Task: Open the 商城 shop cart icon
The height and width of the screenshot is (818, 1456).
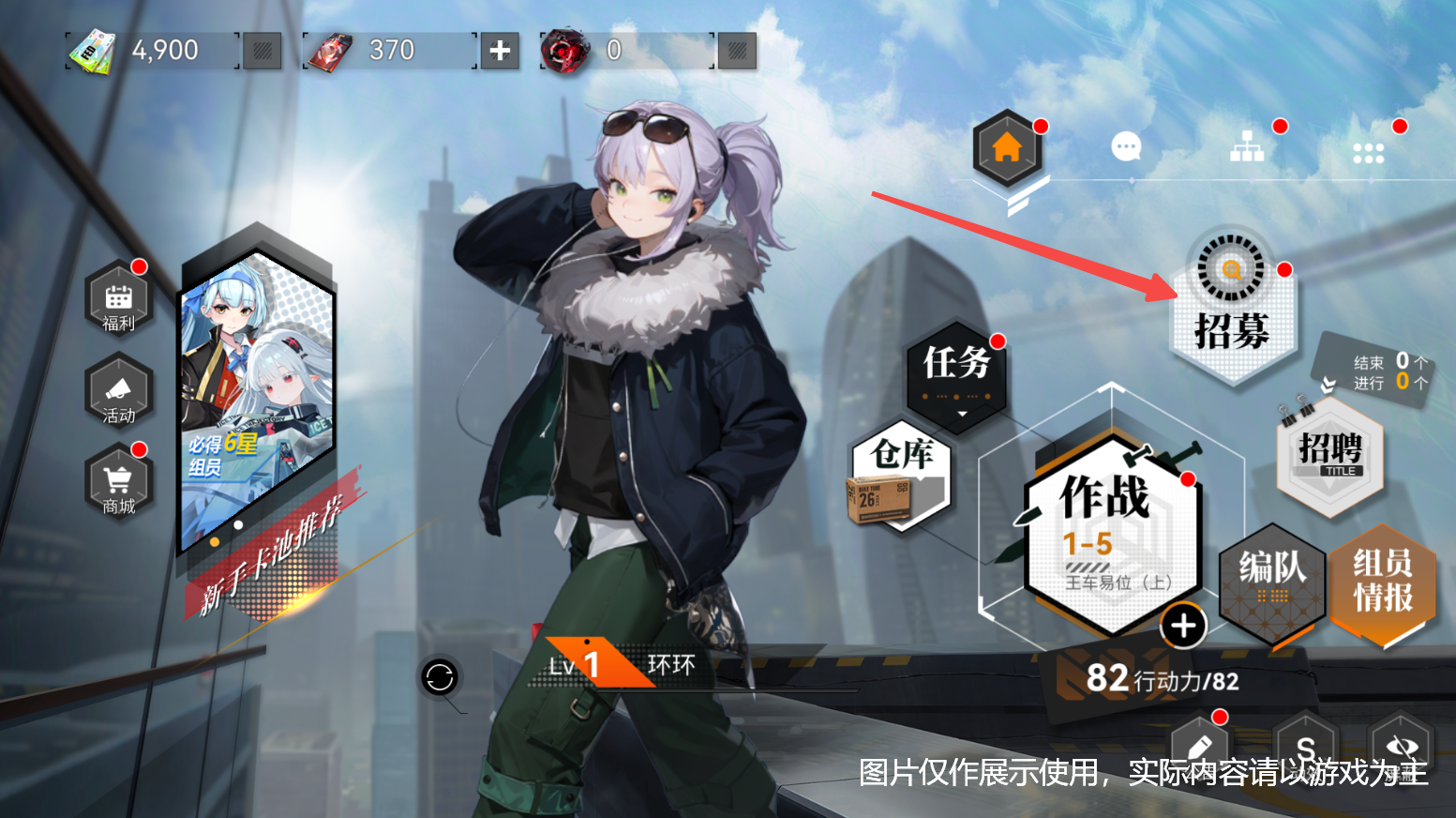Action: 118,480
